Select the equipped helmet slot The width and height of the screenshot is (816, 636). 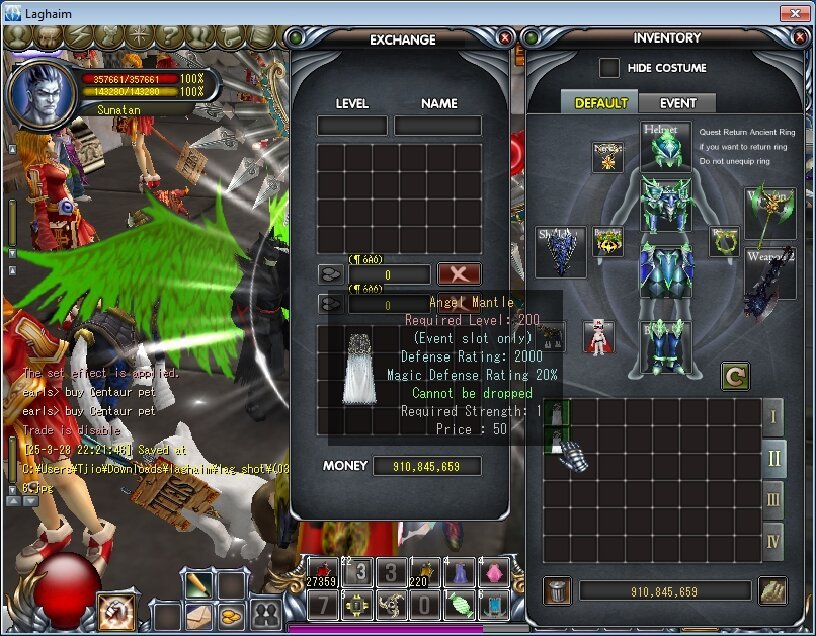click(x=666, y=147)
